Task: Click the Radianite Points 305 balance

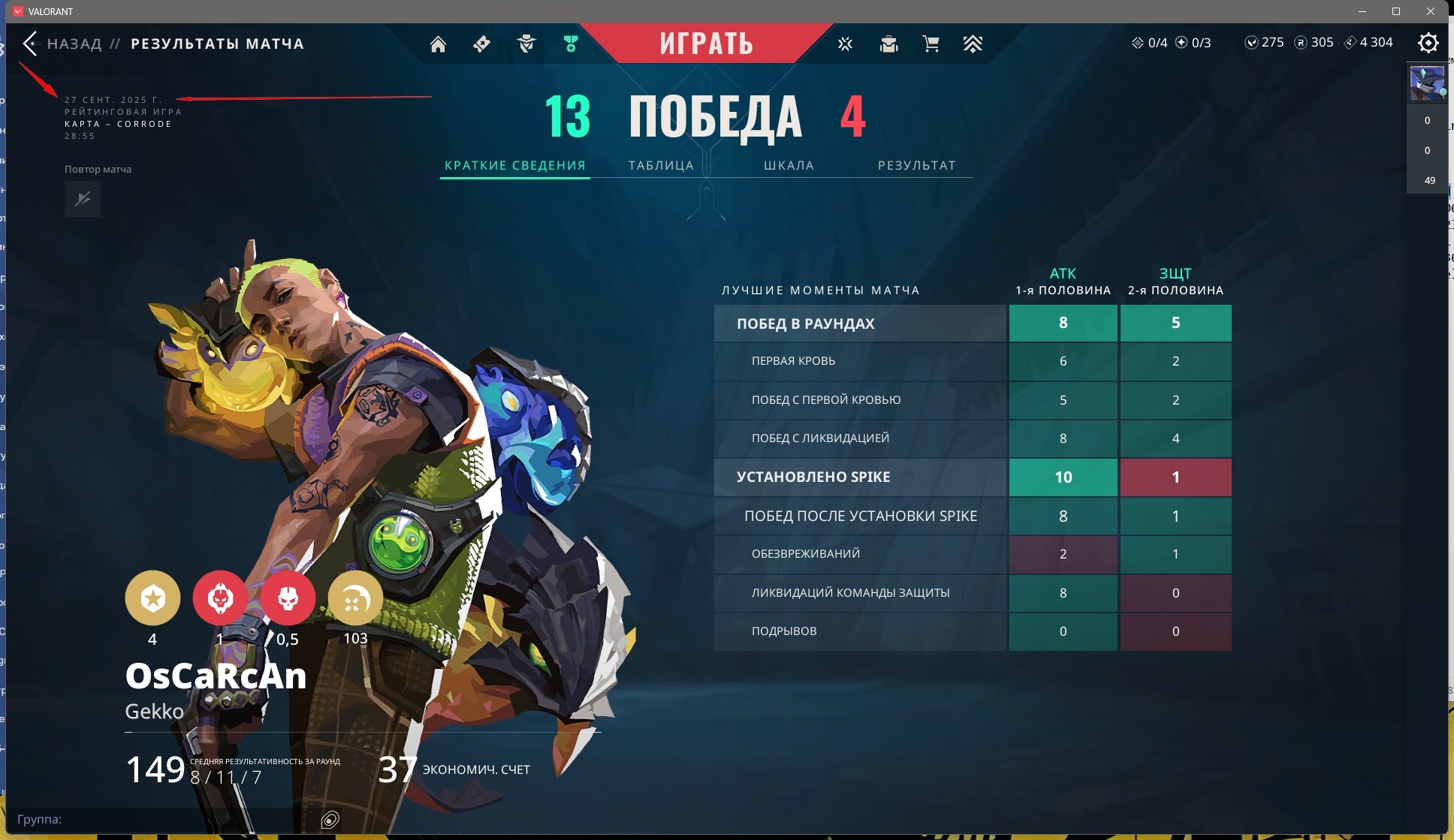Action: click(1314, 43)
